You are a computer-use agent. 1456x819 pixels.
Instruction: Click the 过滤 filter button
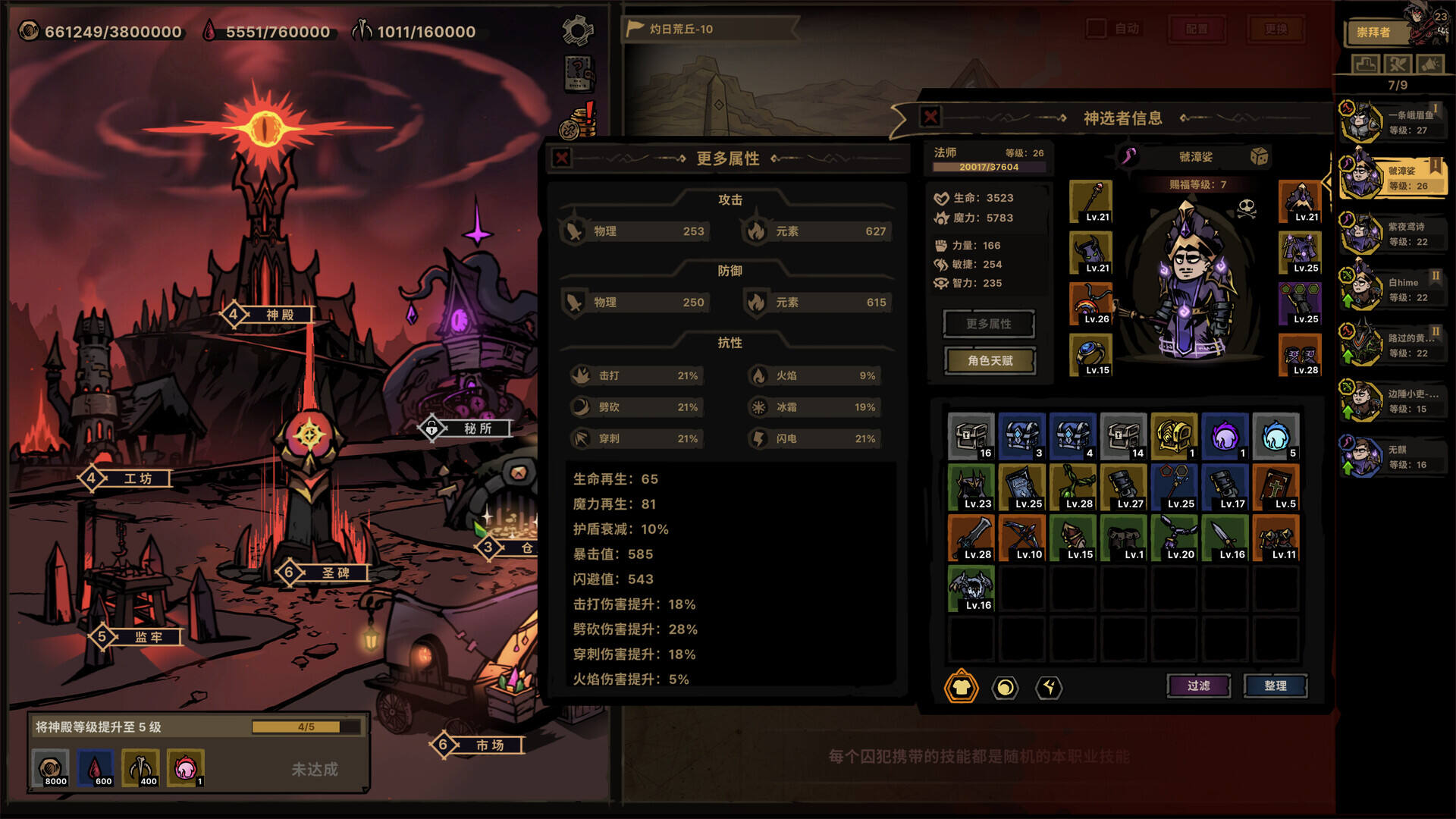(1198, 686)
